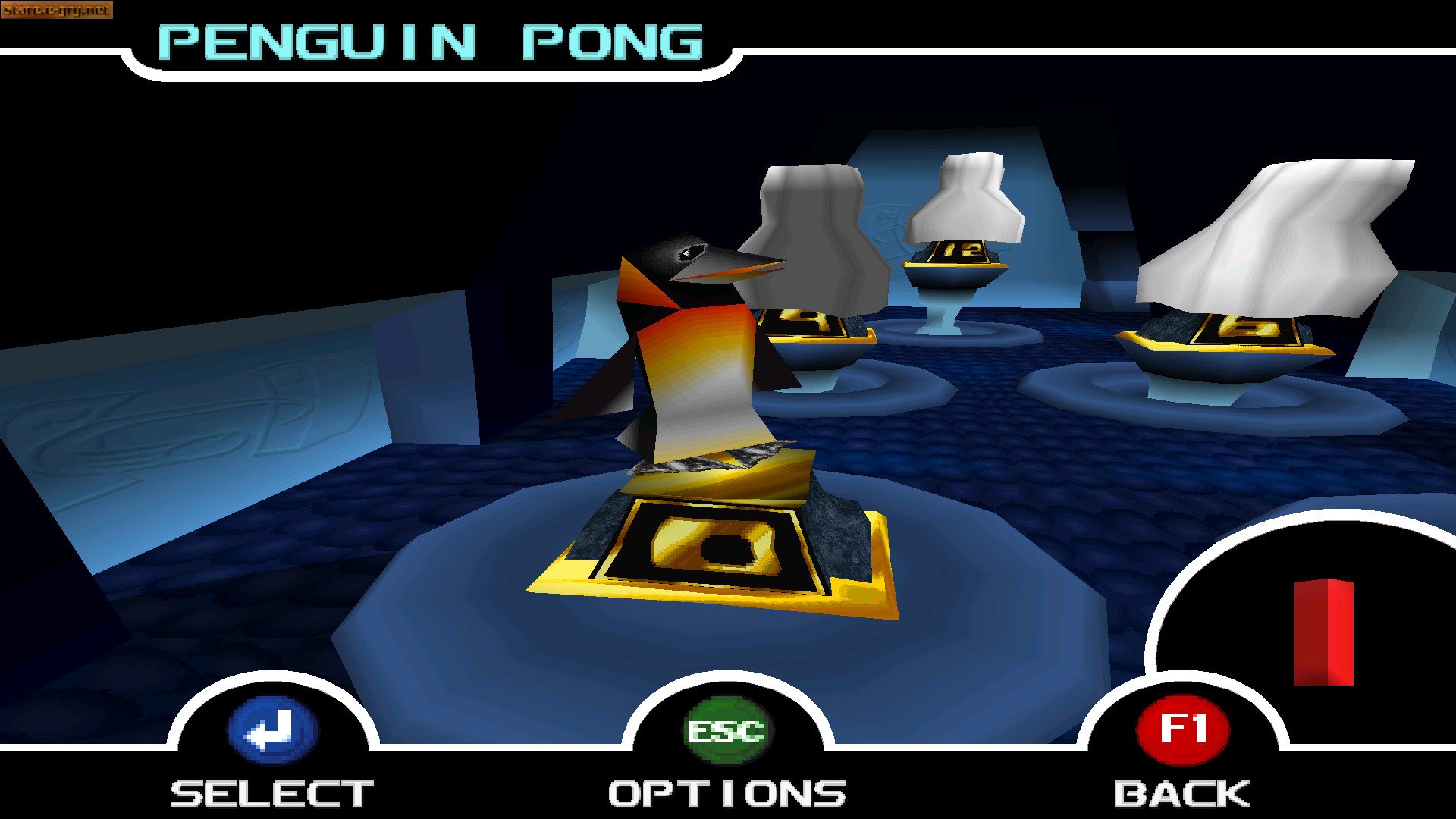The height and width of the screenshot is (819, 1456).
Task: Click the stare-e-gry.net watermark link
Action: (x=57, y=11)
